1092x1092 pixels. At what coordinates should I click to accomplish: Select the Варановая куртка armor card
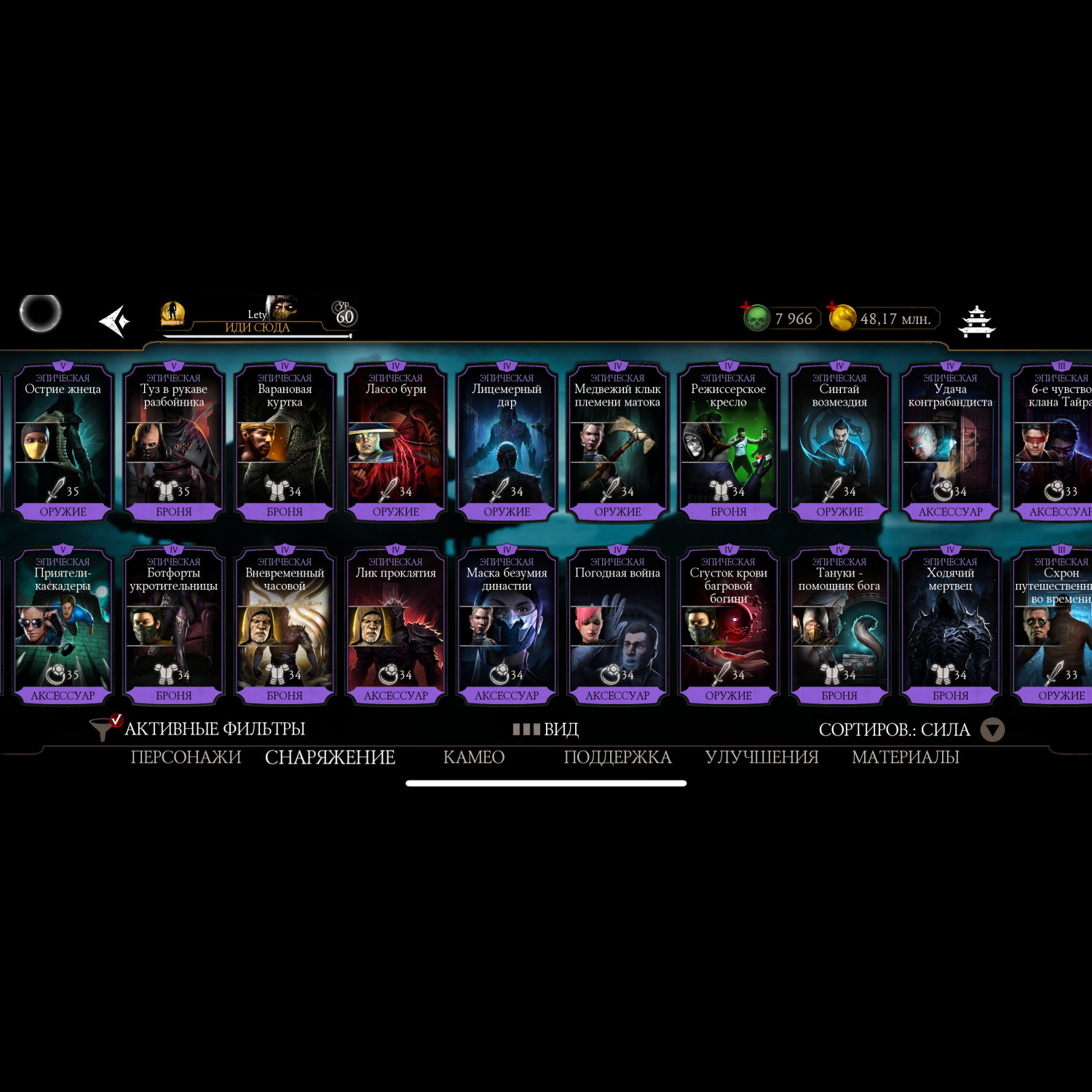285,442
